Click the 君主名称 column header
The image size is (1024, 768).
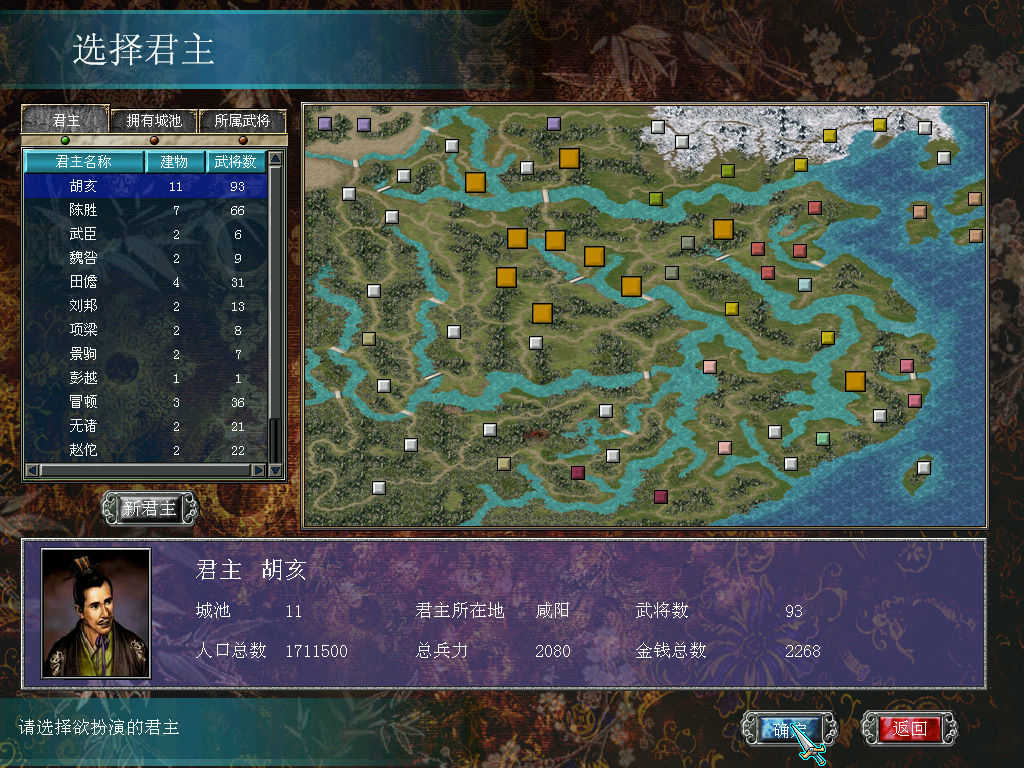tap(84, 161)
